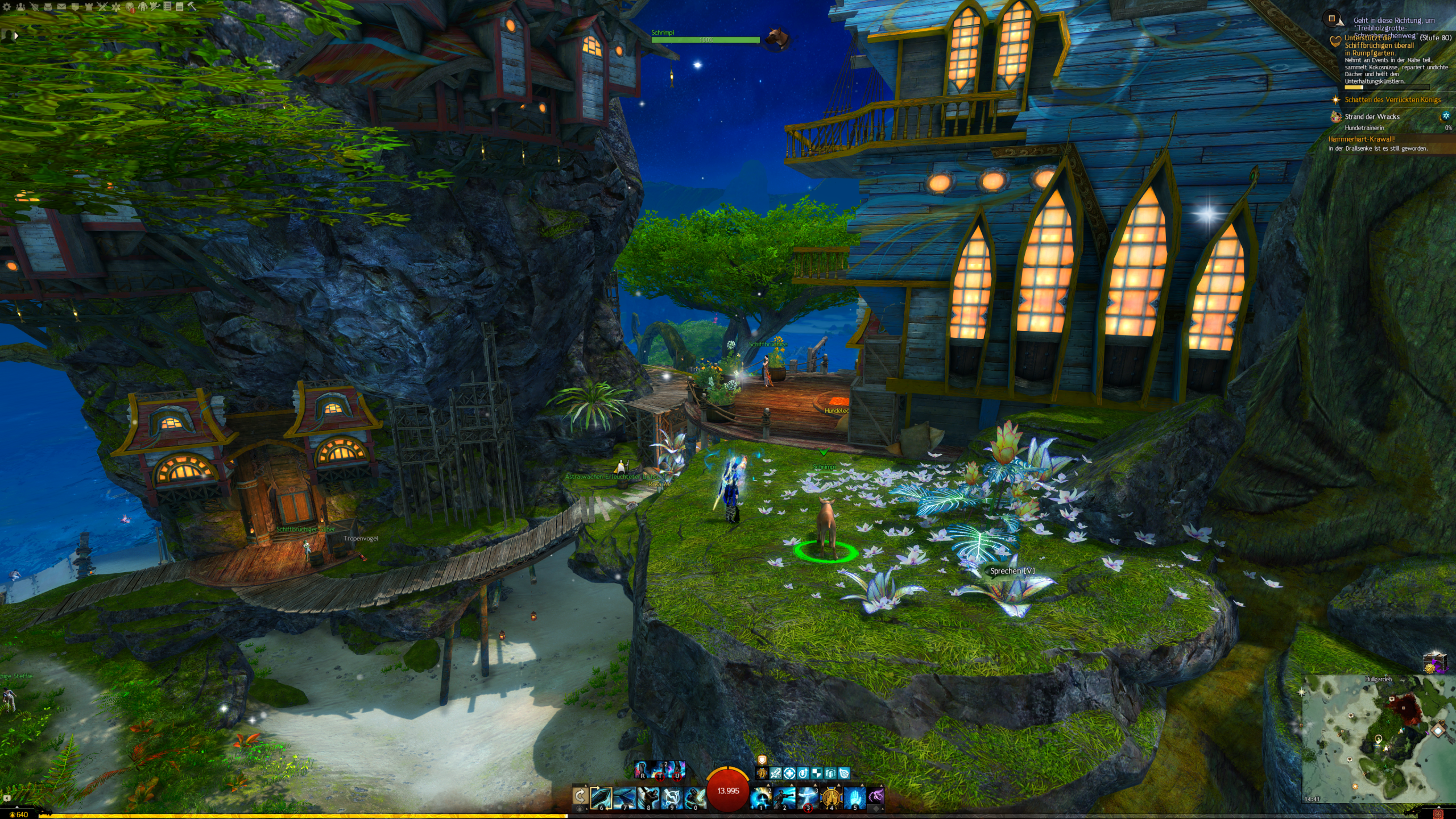The width and height of the screenshot is (1456, 819).
Task: Select the Strand der Wracks achievement tracker
Action: pos(1372,117)
